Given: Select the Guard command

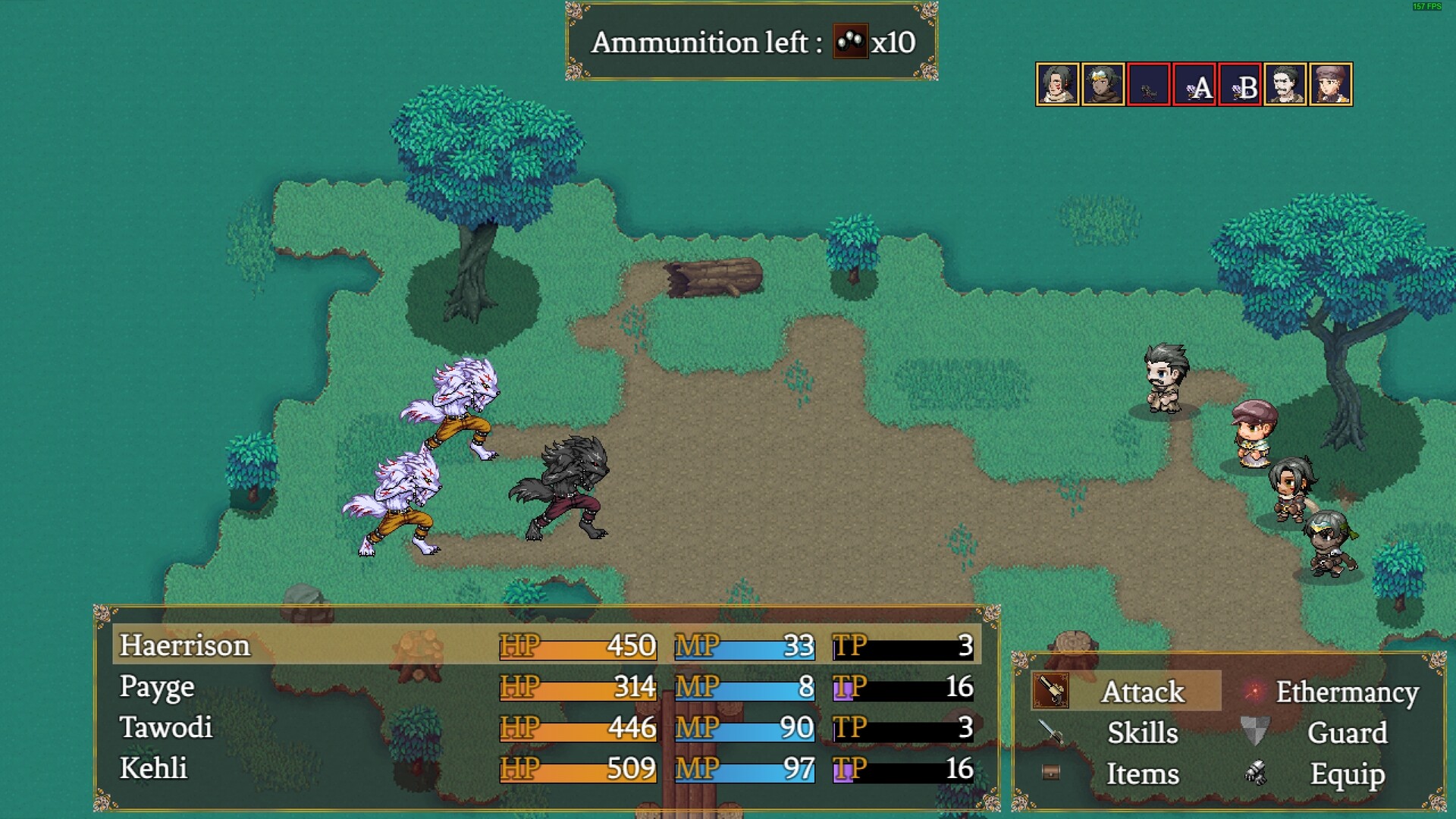Looking at the screenshot, I should coord(1346,733).
